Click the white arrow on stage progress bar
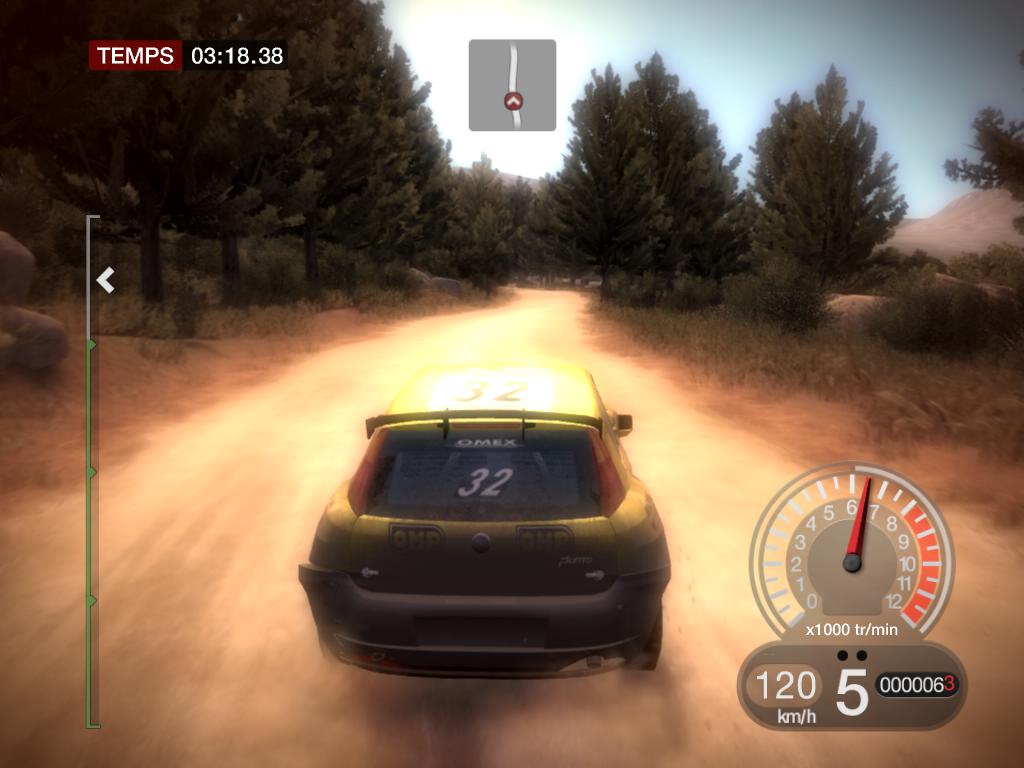 [x=105, y=281]
